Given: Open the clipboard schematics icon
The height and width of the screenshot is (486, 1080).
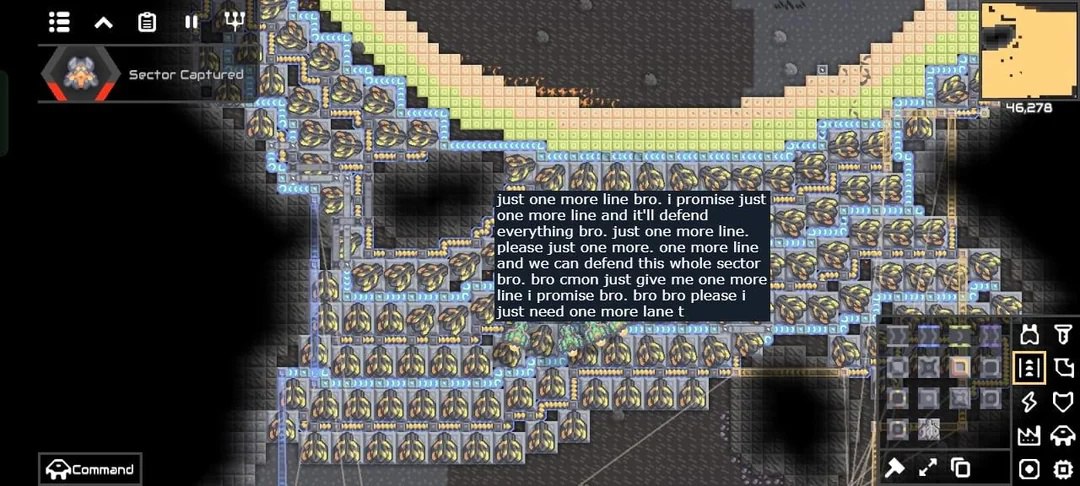Looking at the screenshot, I should tap(147, 21).
